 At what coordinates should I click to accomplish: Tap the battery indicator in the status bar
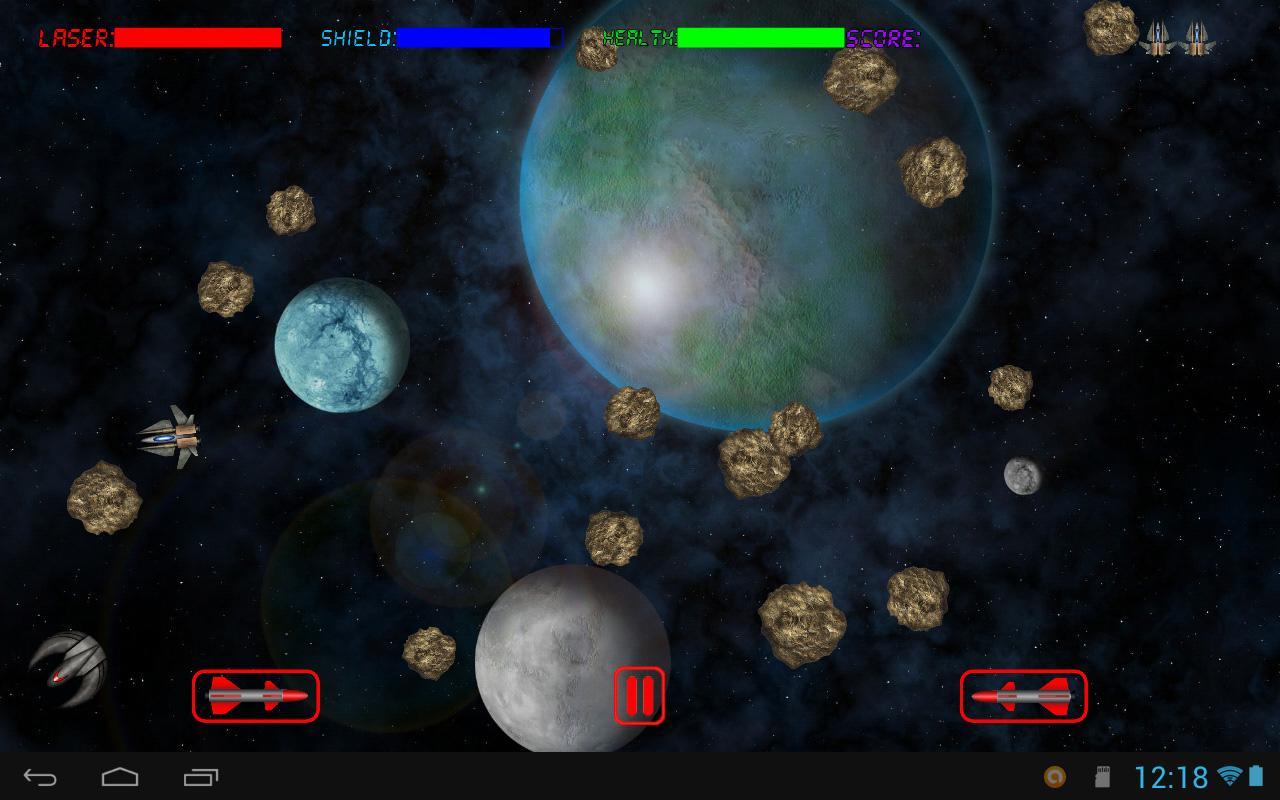coord(1257,774)
